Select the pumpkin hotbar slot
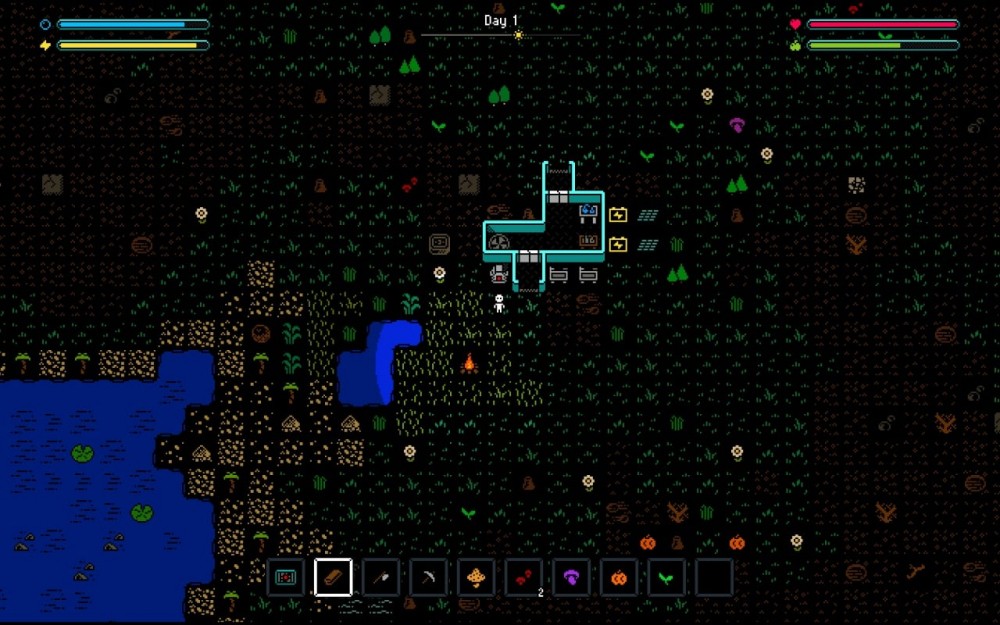This screenshot has height=625, width=1000. [618, 577]
